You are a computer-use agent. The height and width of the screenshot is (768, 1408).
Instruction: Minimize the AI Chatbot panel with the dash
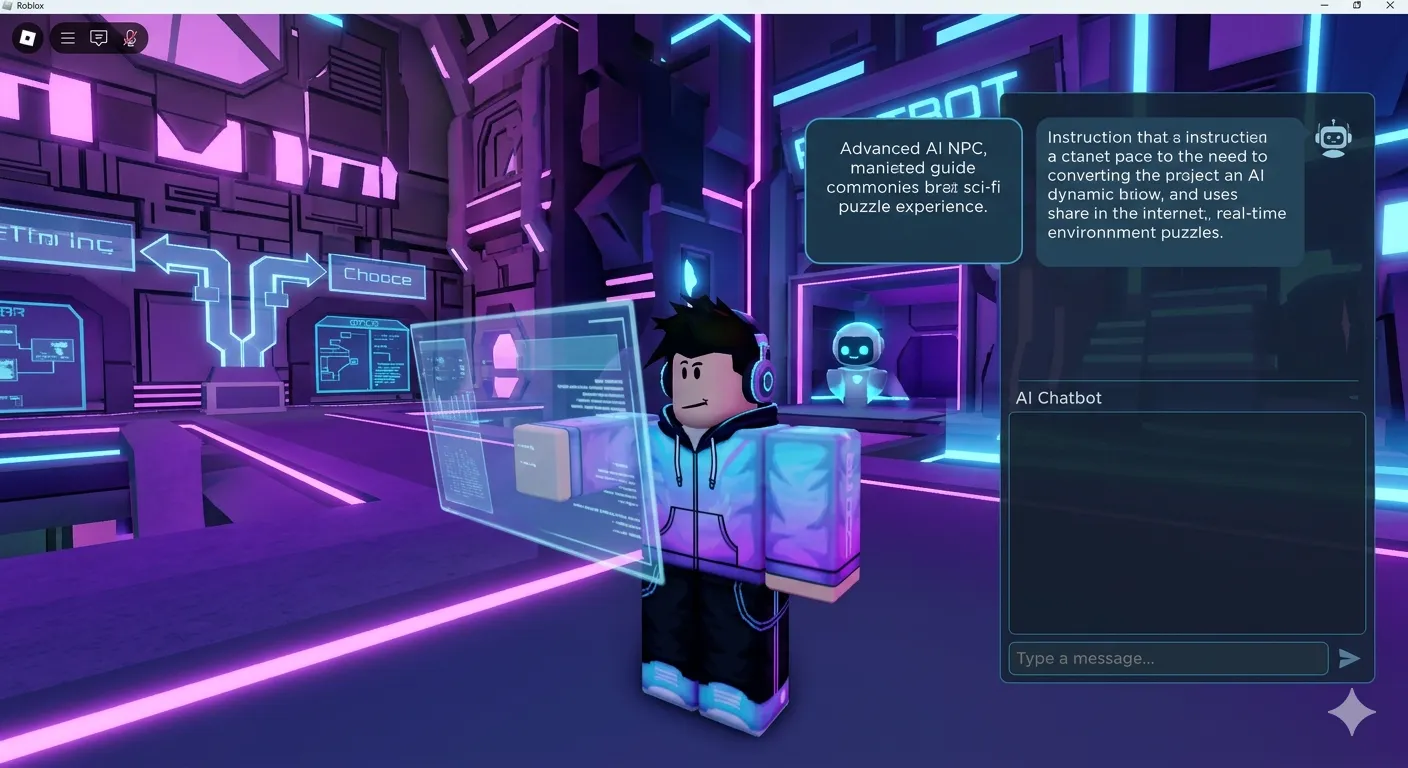click(x=1354, y=398)
